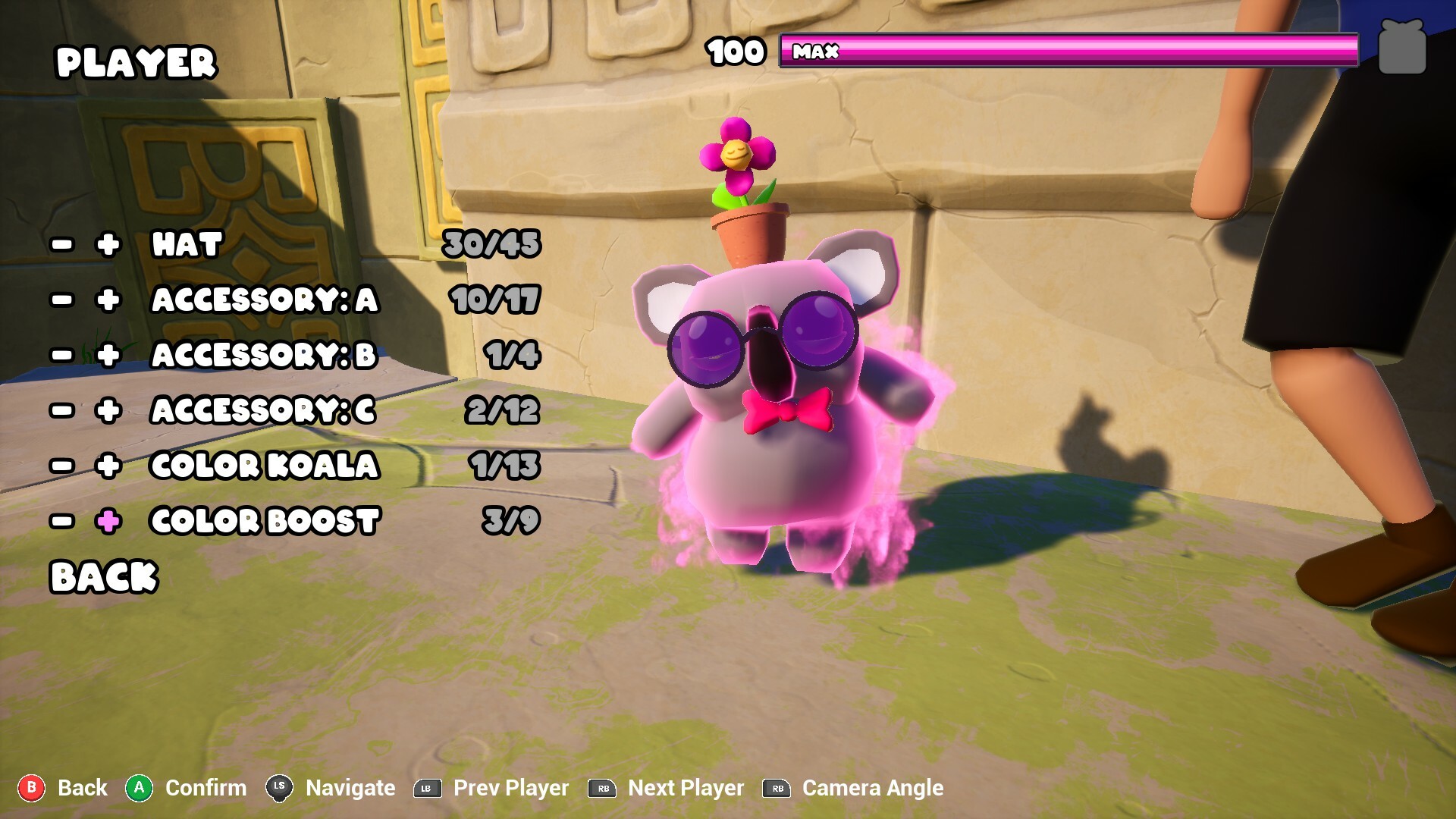This screenshot has width=1456, height=819.
Task: Choose previous Color Koala option
Action: pyautogui.click(x=62, y=466)
